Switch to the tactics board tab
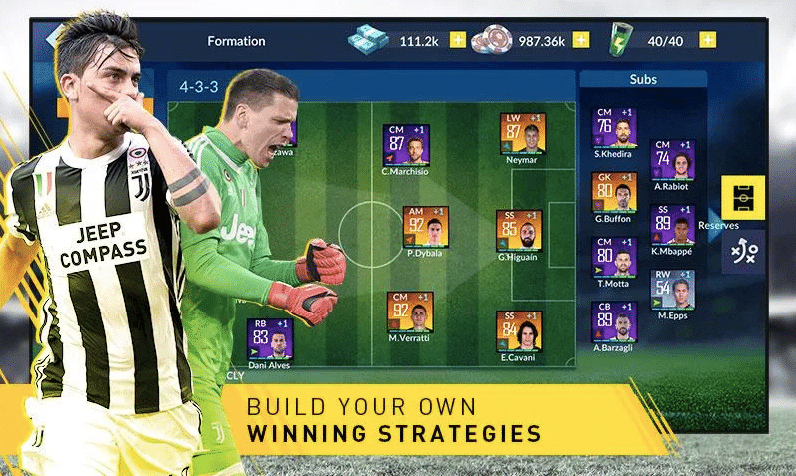Viewport: 796px width, 476px height. [743, 252]
